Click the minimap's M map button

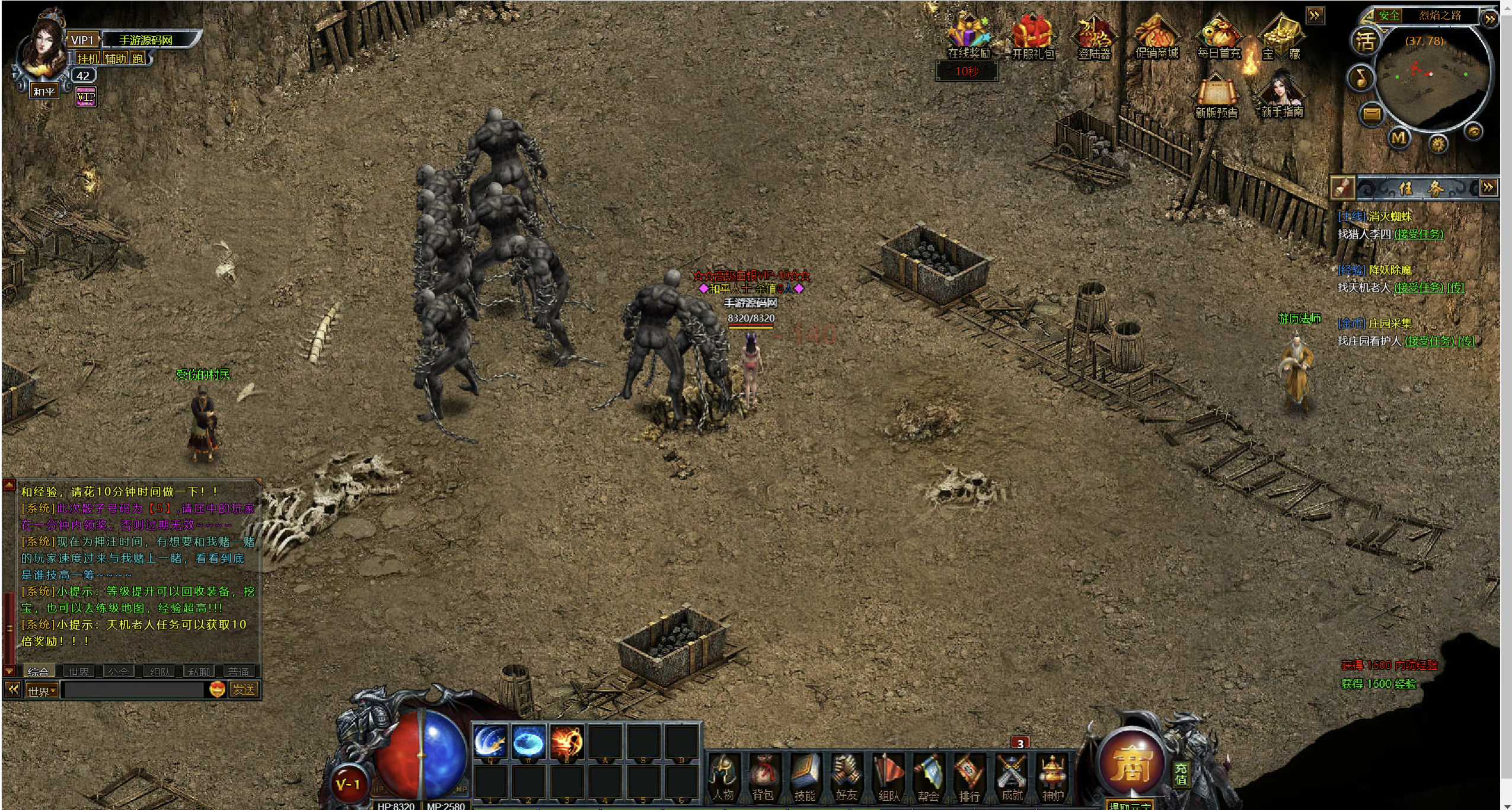tap(1399, 139)
